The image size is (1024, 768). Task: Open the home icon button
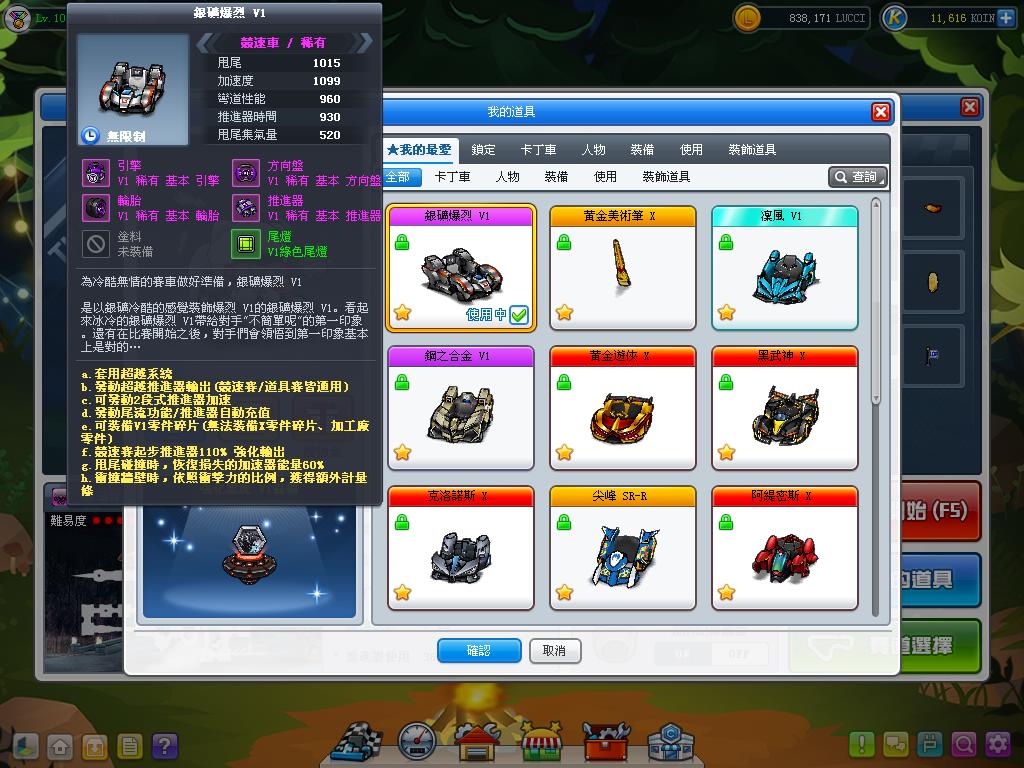coord(60,746)
